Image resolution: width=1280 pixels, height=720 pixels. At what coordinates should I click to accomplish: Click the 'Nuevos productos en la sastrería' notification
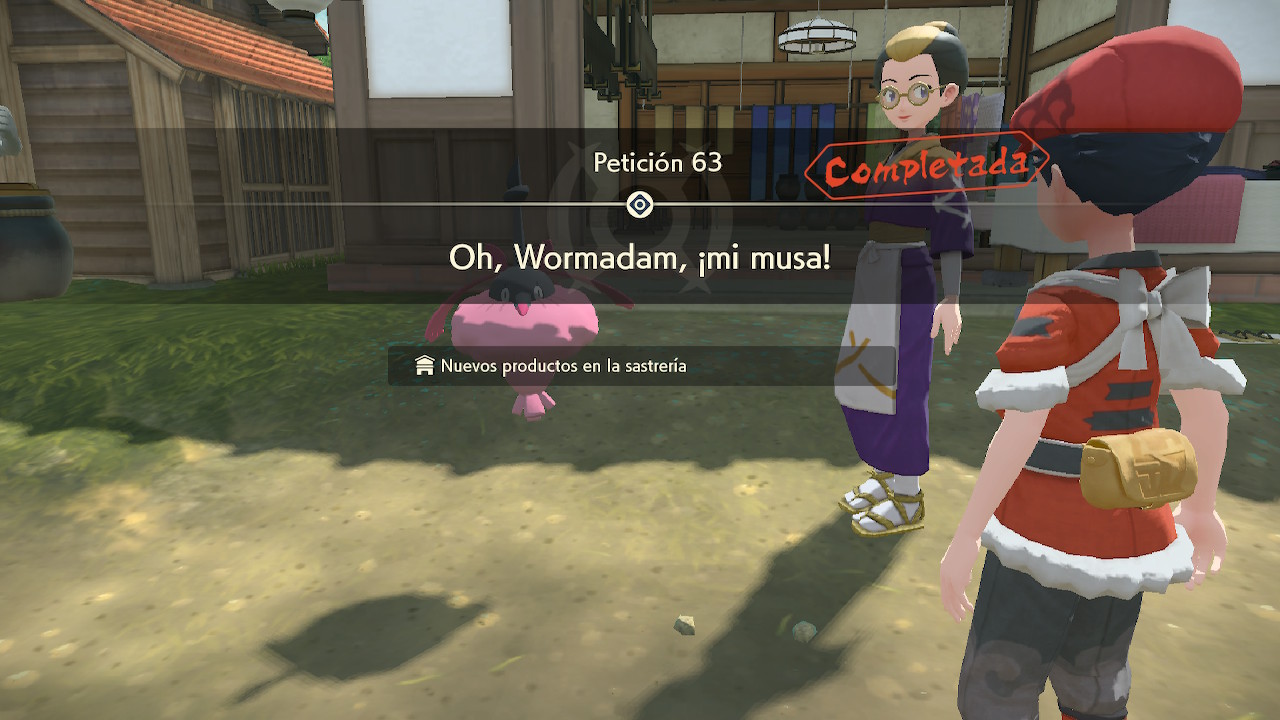click(563, 366)
